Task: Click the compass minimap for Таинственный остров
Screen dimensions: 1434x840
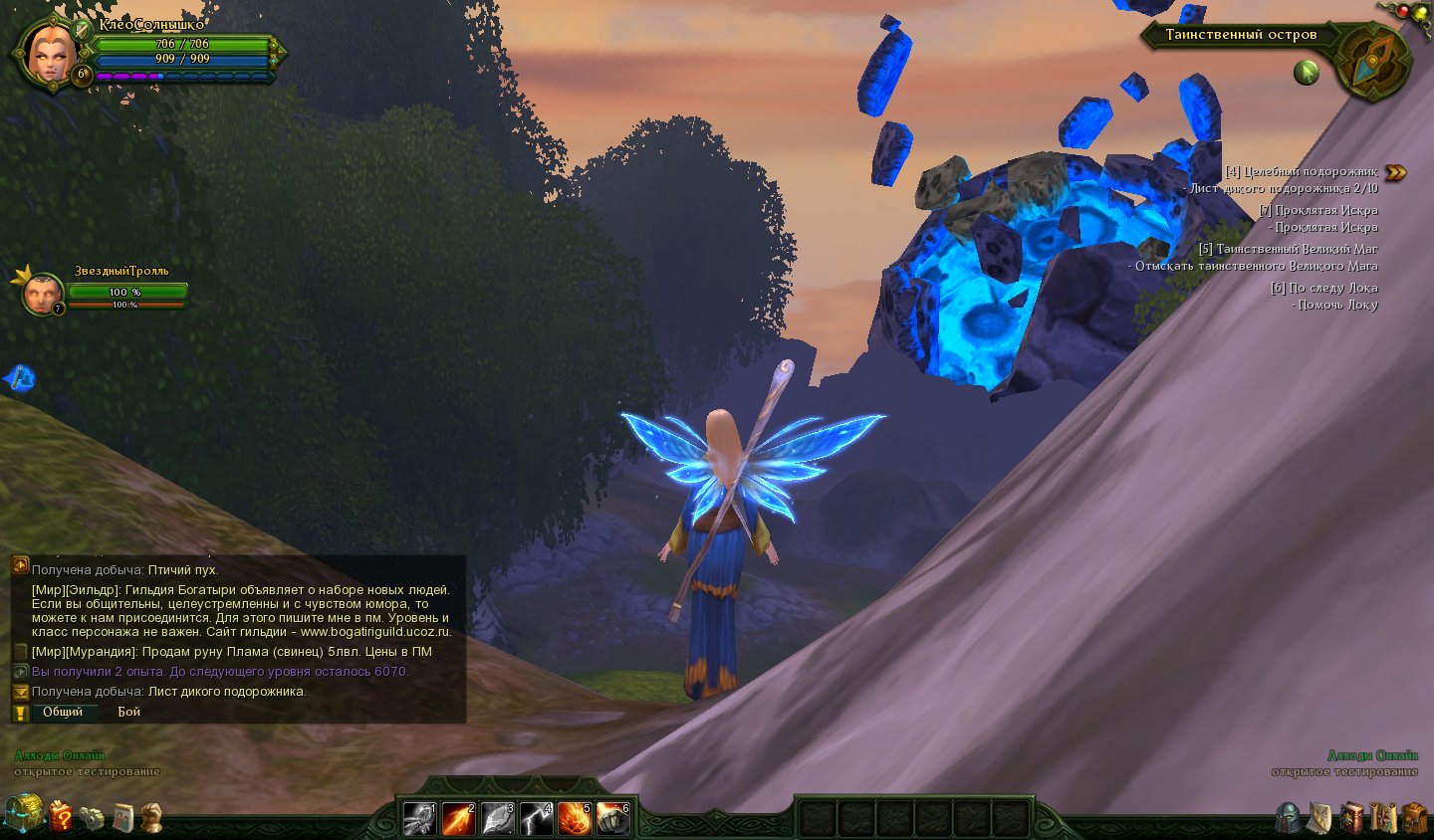Action: pyautogui.click(x=1372, y=62)
